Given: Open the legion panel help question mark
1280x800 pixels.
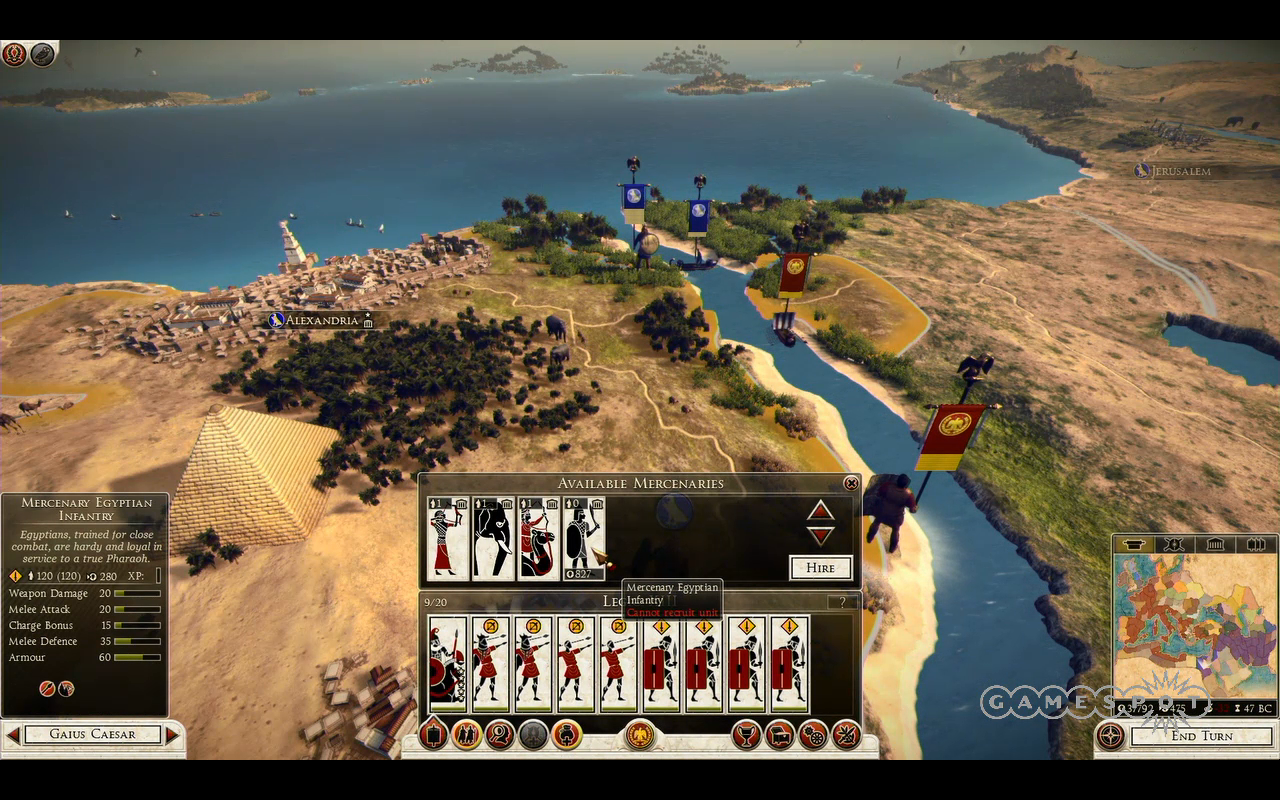Looking at the screenshot, I should pos(843,602).
